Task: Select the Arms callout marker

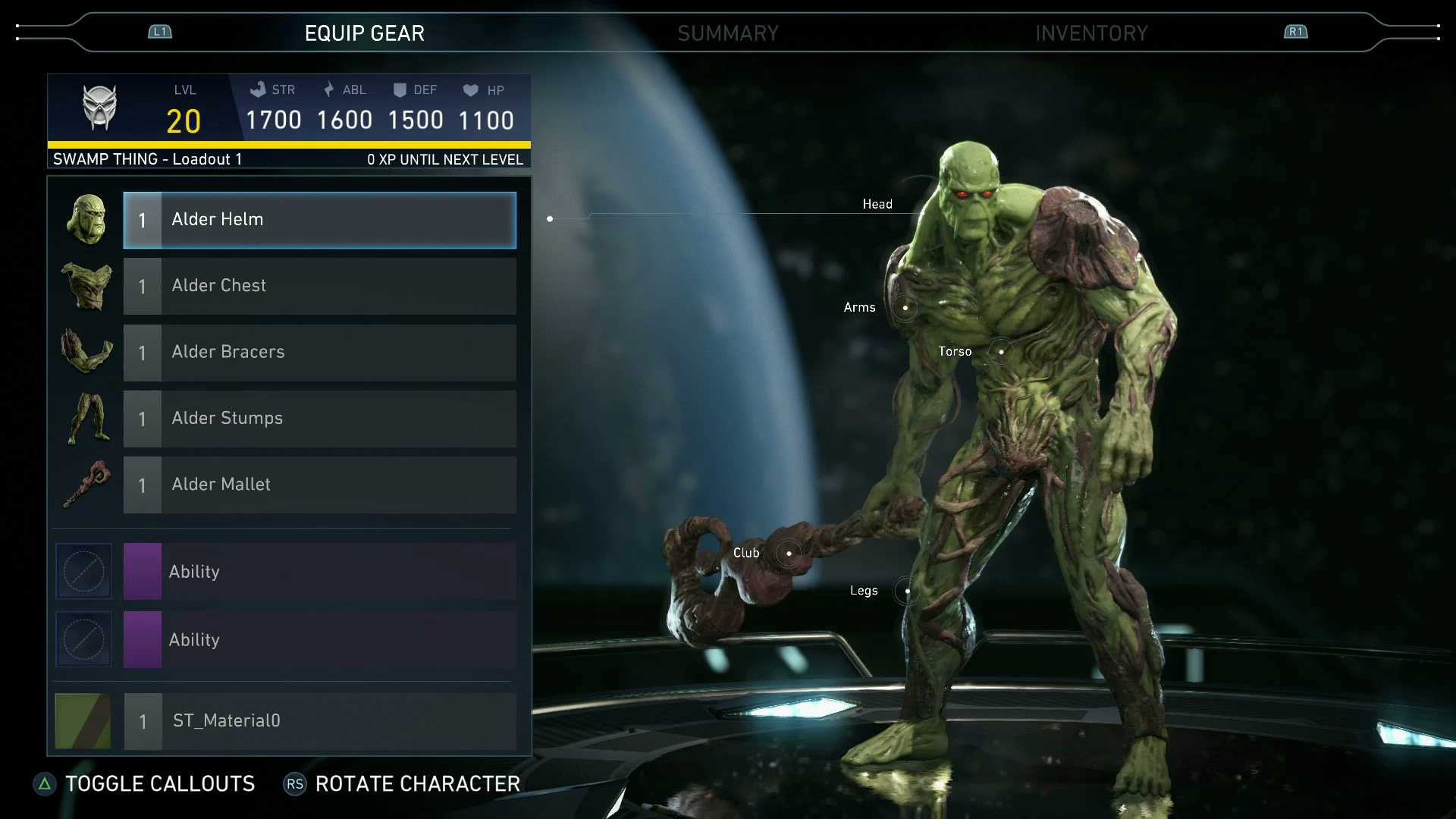Action: tap(905, 308)
